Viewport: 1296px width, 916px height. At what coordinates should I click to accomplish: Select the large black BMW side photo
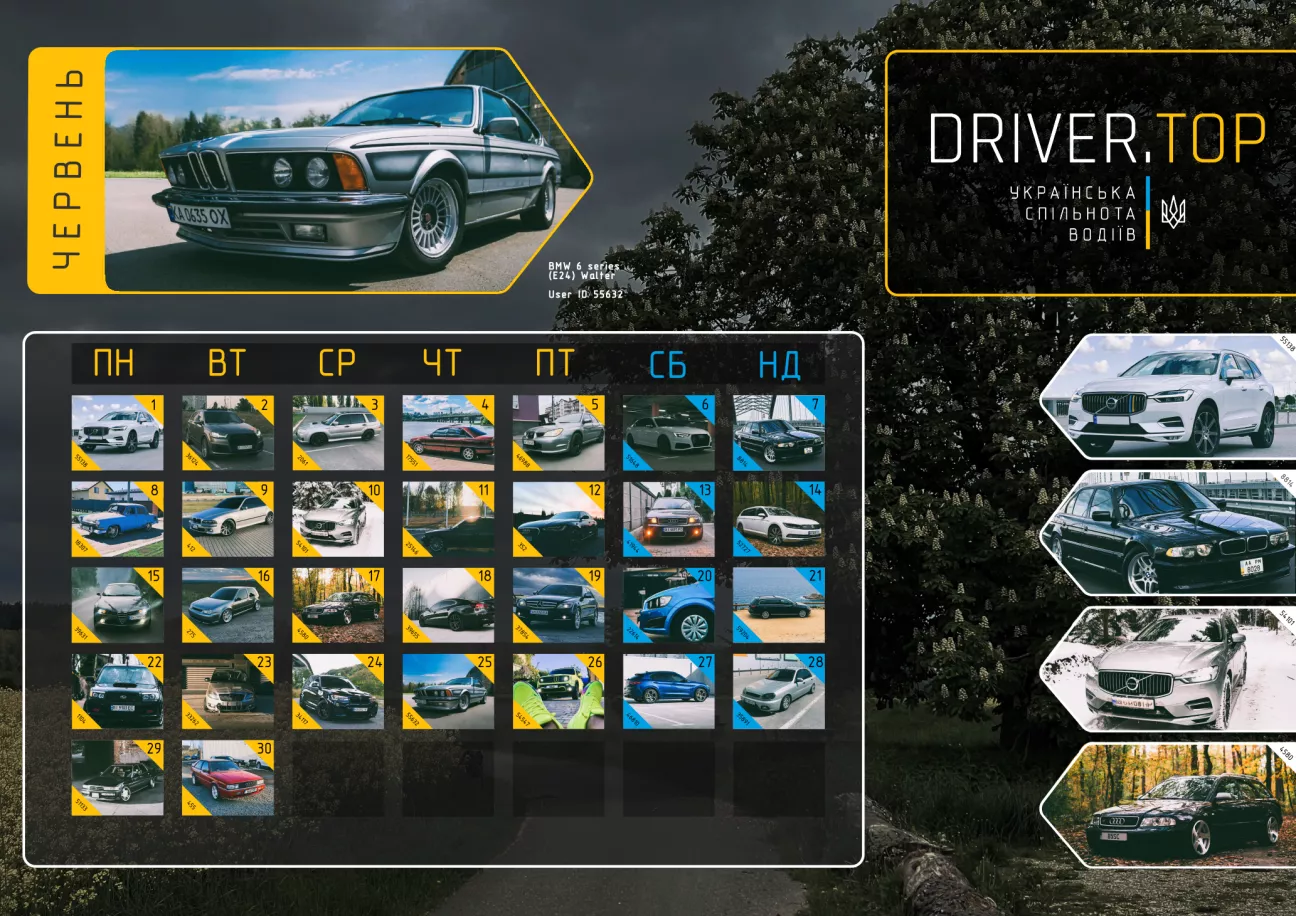[x=1170, y=533]
